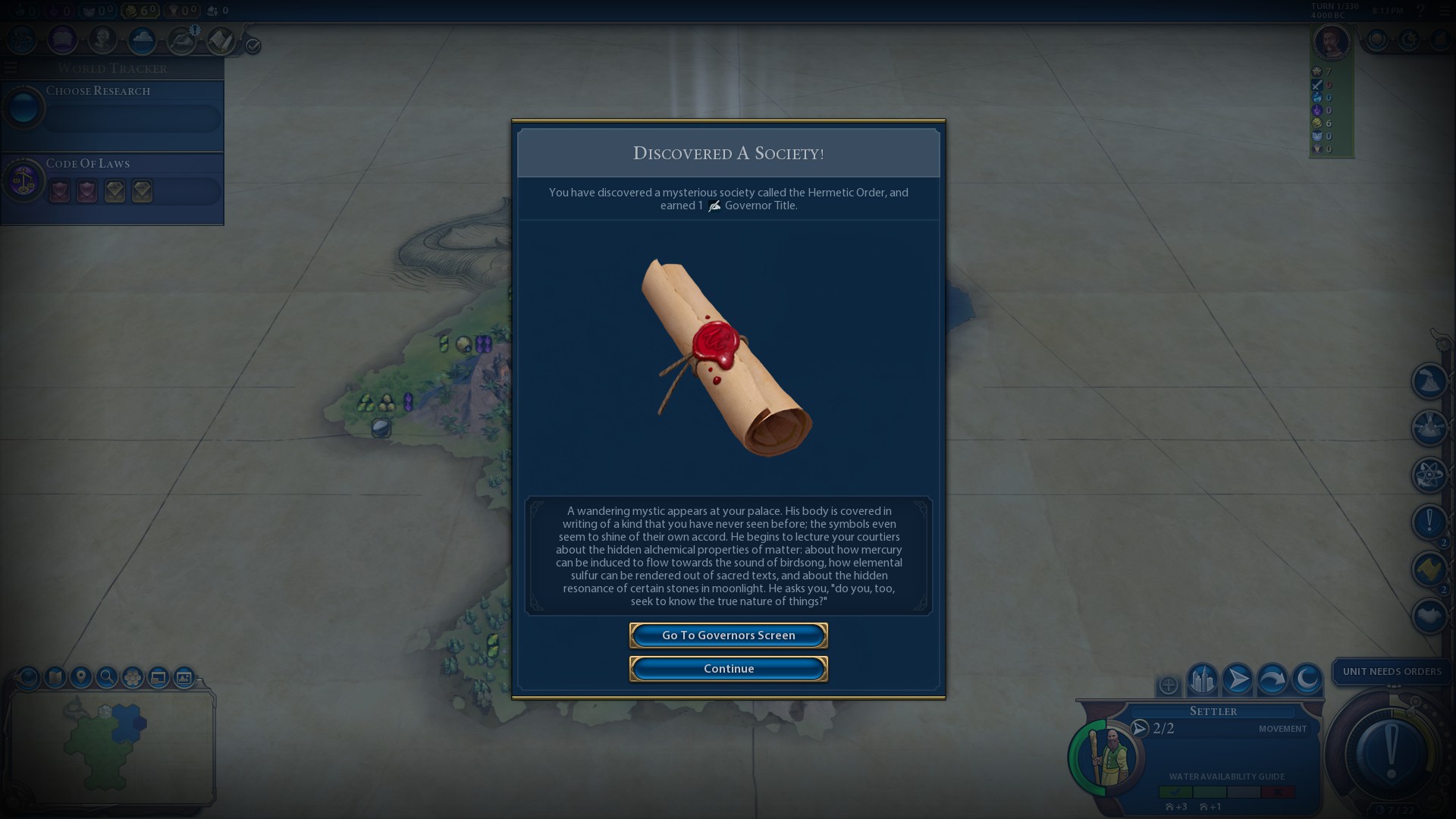Continue past the society discovery popup
1456x819 pixels.
click(x=728, y=669)
